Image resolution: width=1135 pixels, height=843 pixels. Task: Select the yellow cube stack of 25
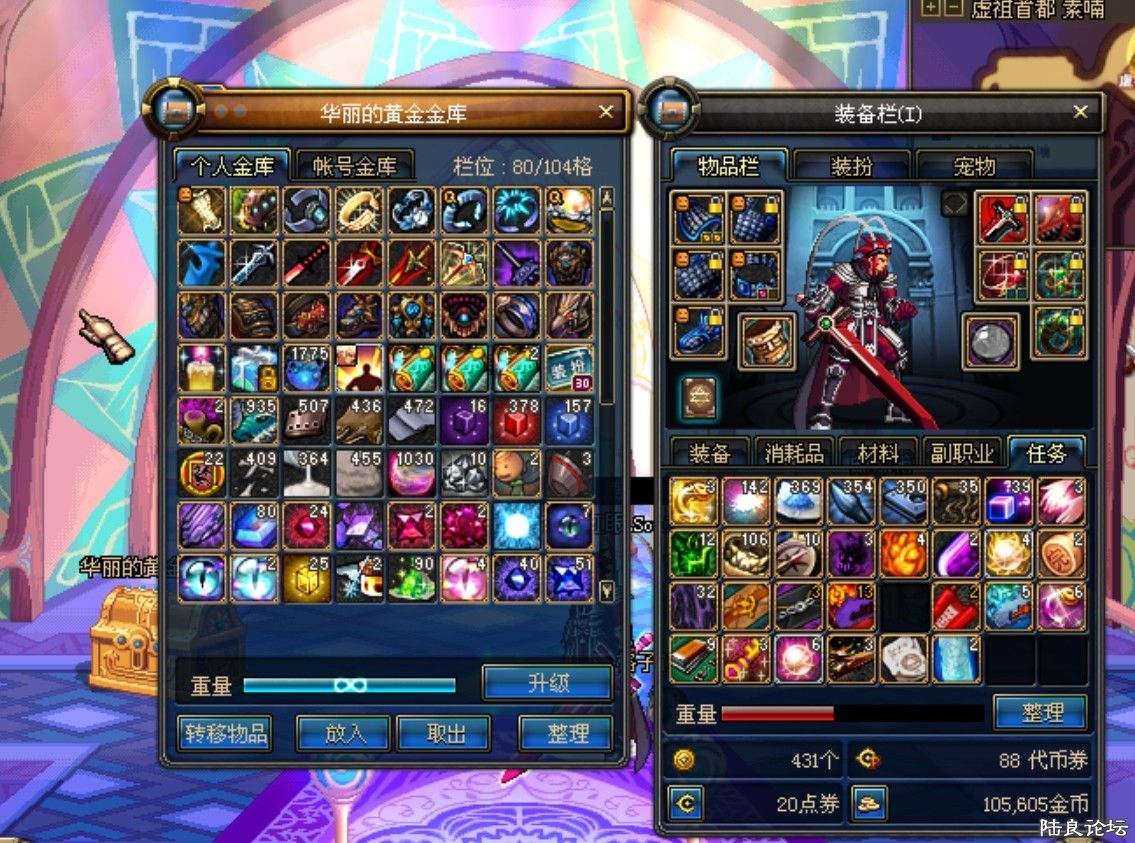point(306,578)
